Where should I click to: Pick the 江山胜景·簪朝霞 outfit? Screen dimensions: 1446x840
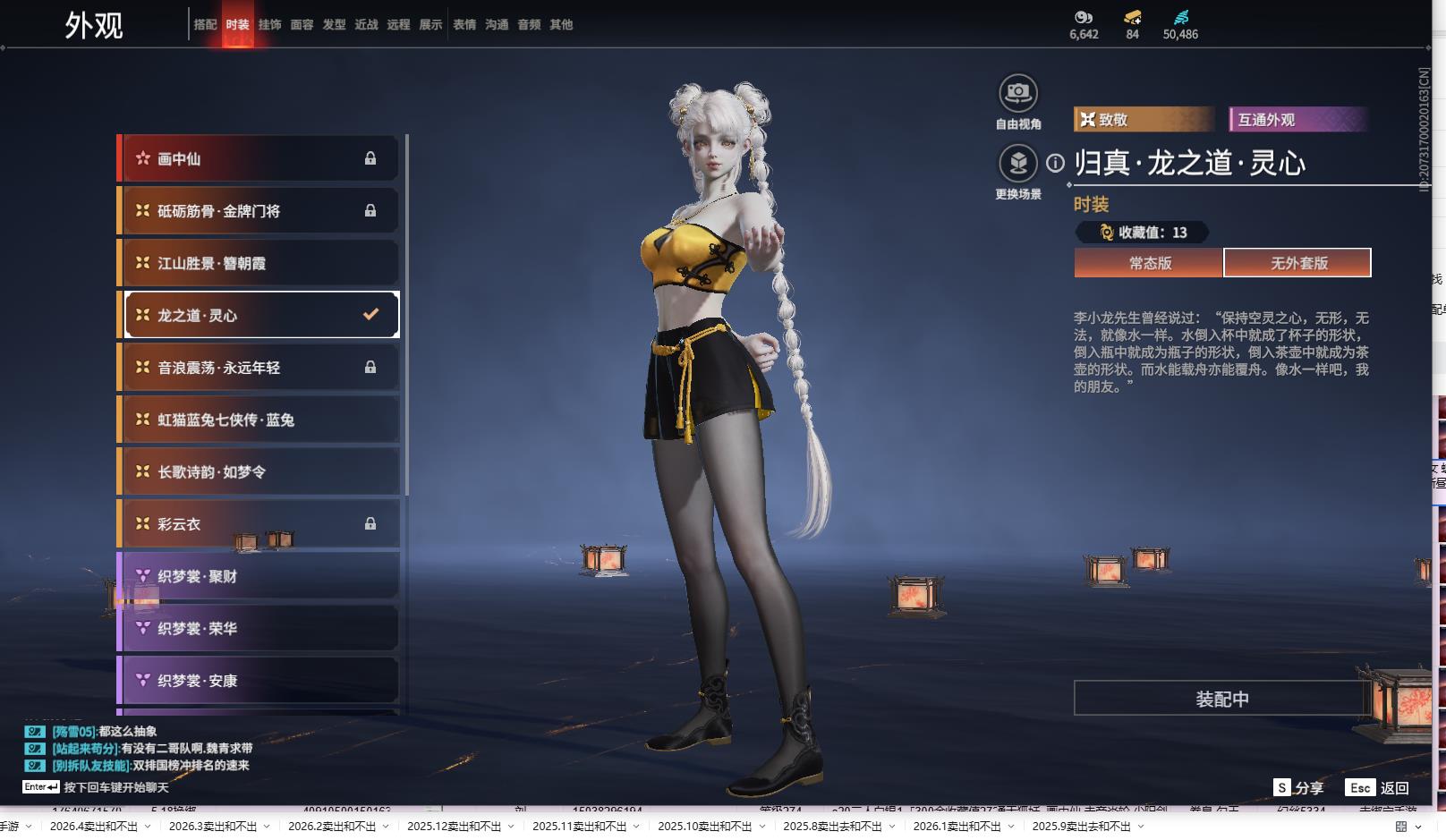tap(258, 263)
